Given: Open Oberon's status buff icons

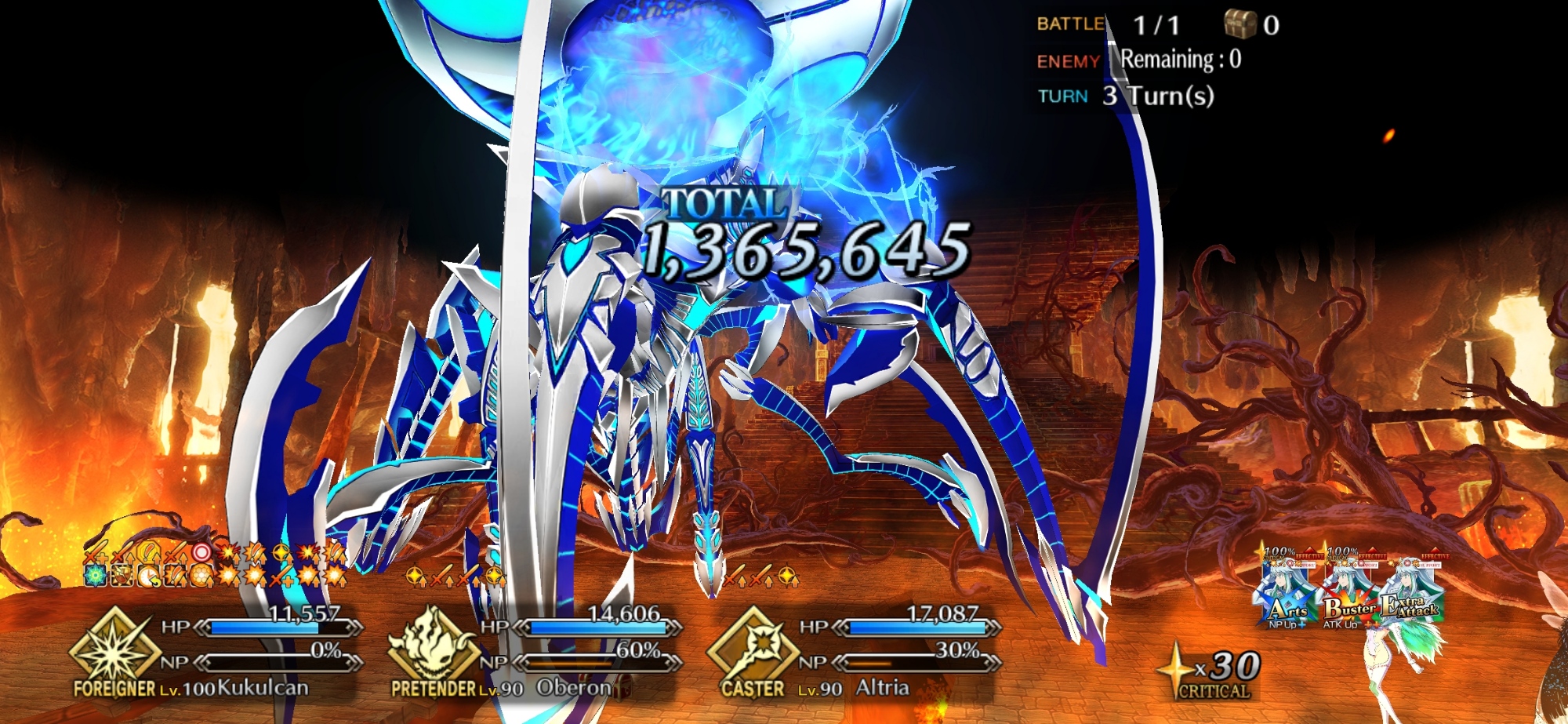Looking at the screenshot, I should pos(456,578).
